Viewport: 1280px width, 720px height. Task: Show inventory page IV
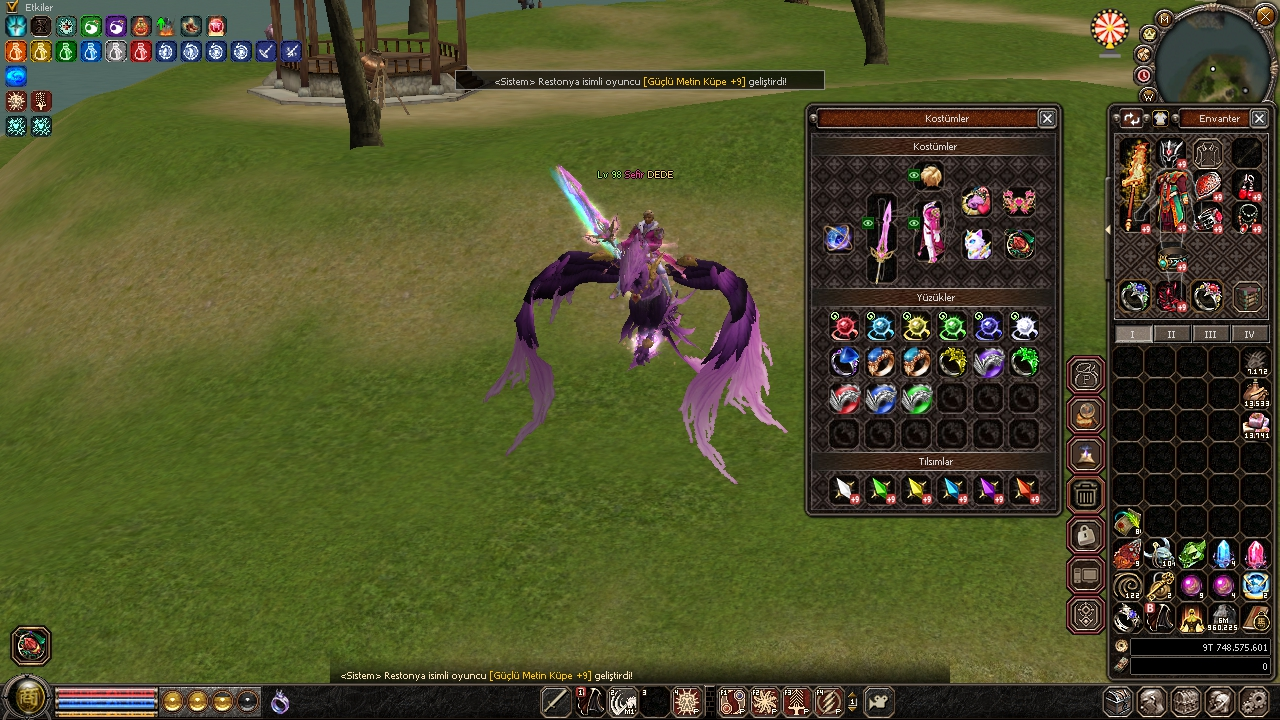click(x=1248, y=334)
